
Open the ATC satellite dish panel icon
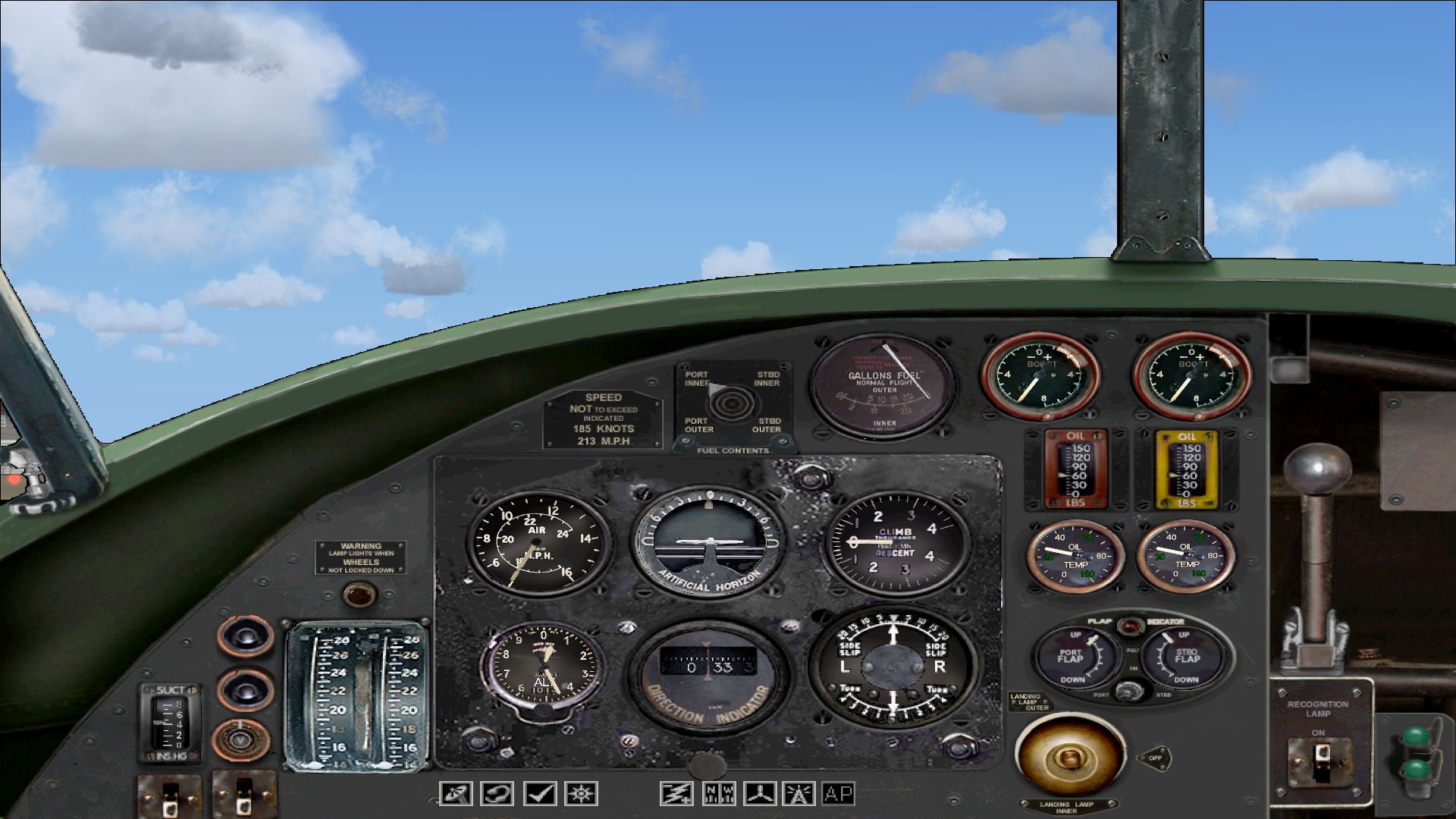(x=456, y=794)
